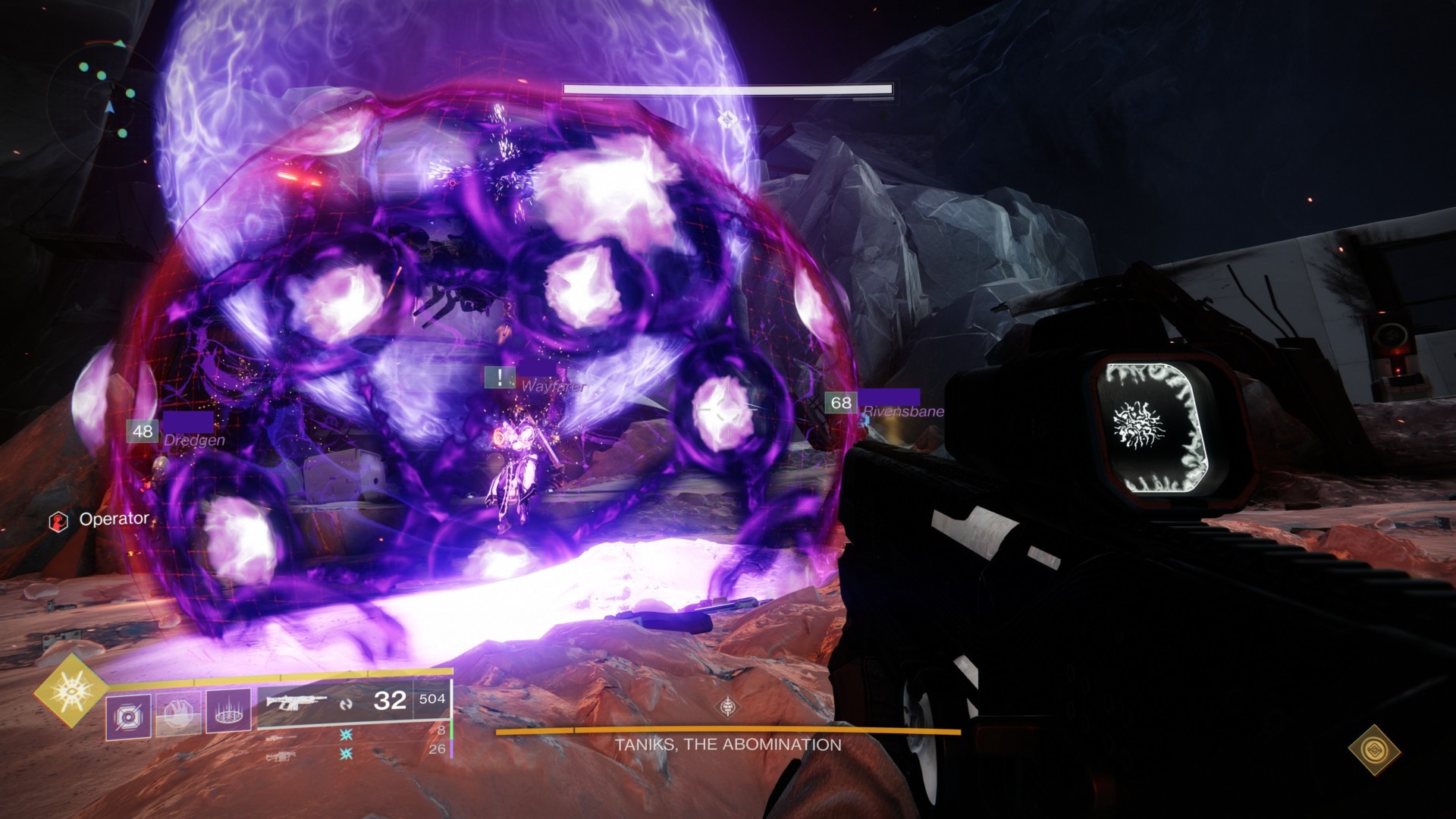Image resolution: width=1456 pixels, height=819 pixels.
Task: Use the rift class ability icon
Action: coord(228,714)
